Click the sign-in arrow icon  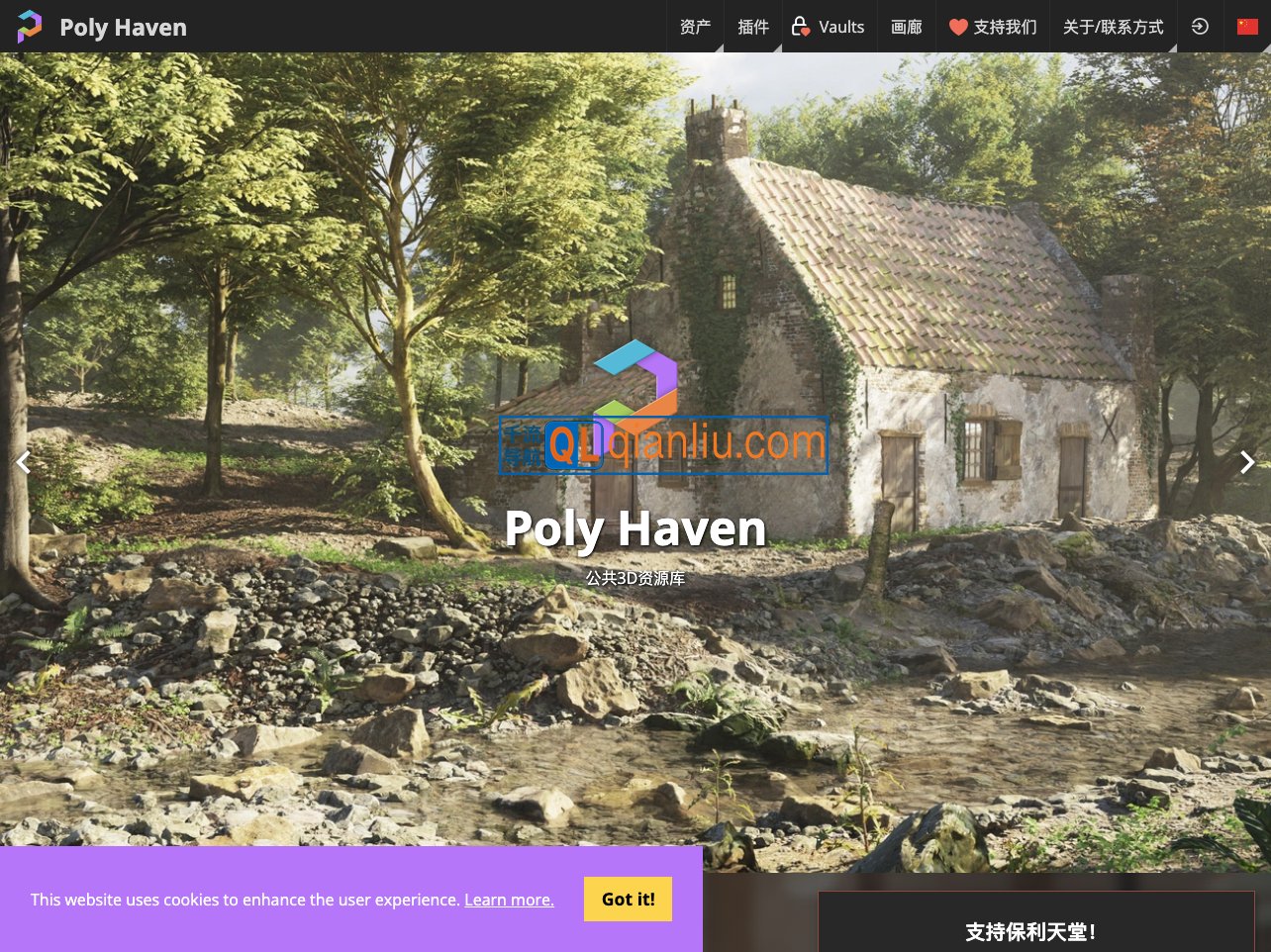[x=1200, y=27]
